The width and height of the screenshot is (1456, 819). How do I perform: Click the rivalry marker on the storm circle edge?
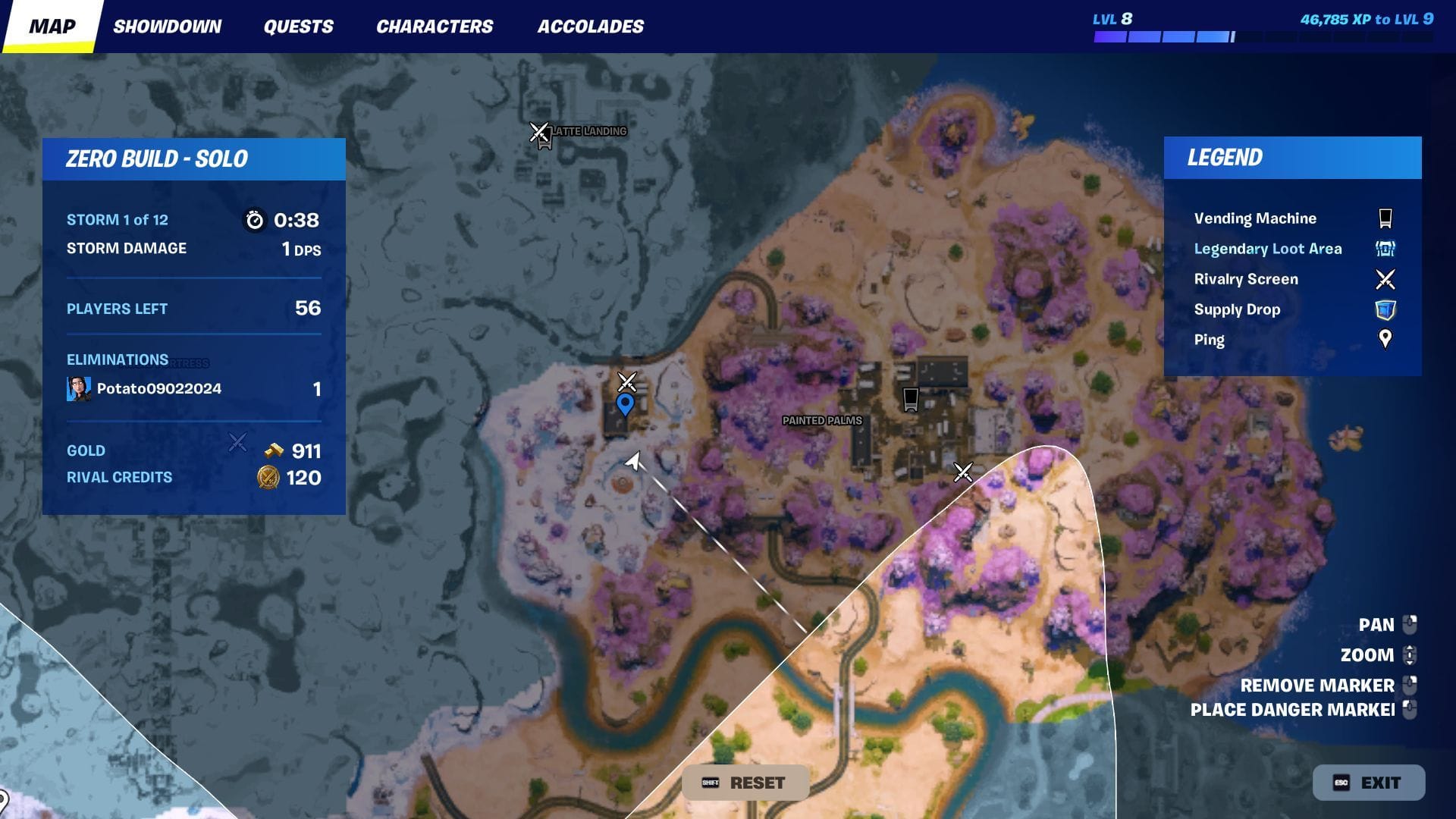(x=963, y=472)
